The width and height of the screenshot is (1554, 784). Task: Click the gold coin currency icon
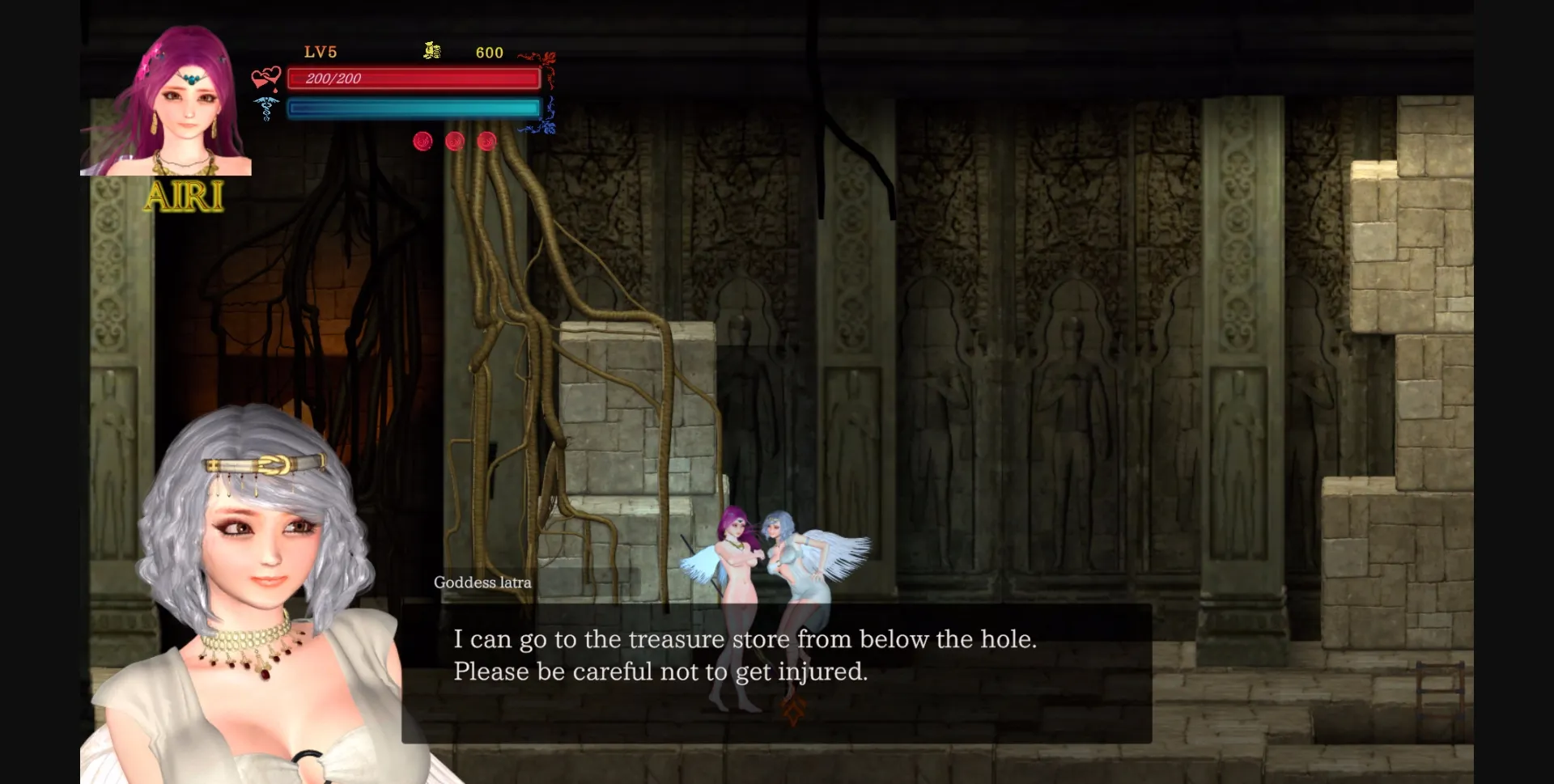[431, 52]
